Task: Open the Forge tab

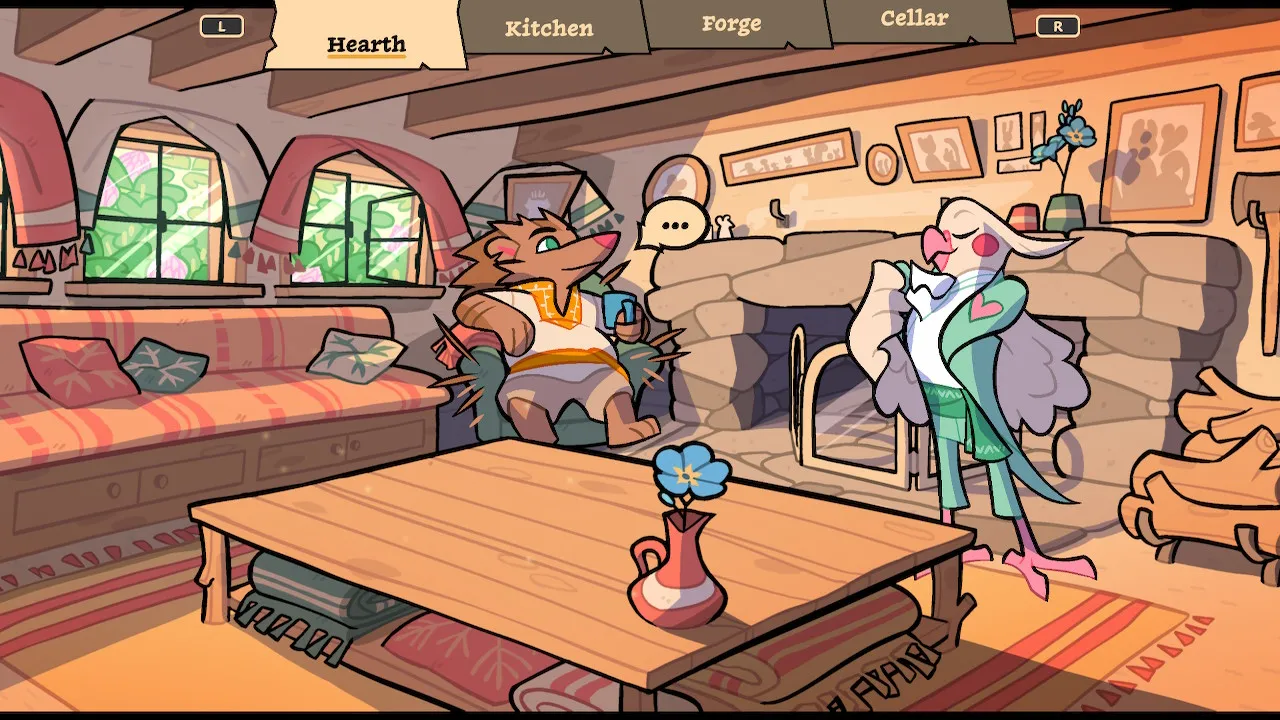Action: tap(731, 24)
